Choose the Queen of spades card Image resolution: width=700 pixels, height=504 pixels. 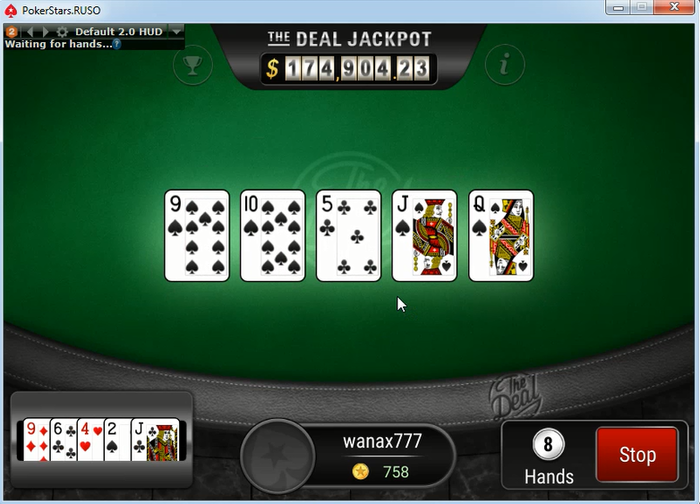[x=501, y=236]
